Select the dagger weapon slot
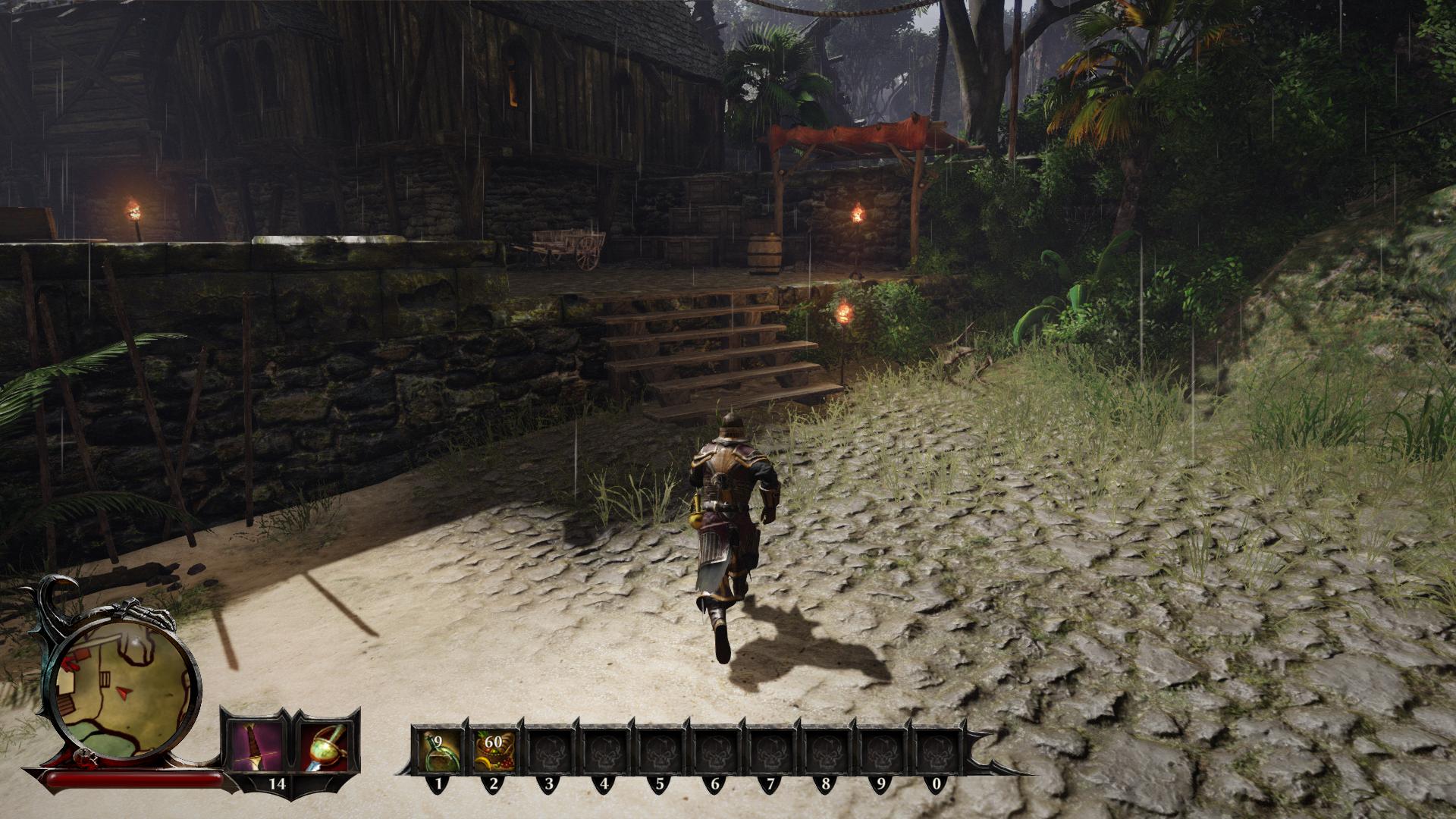This screenshot has height=819, width=1456. click(x=254, y=744)
